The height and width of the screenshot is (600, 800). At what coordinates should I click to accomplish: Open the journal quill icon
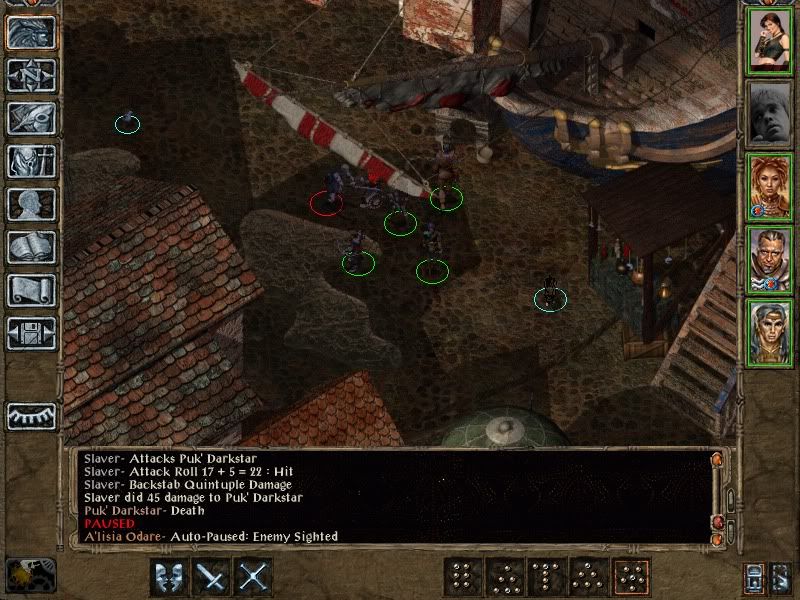(x=32, y=118)
